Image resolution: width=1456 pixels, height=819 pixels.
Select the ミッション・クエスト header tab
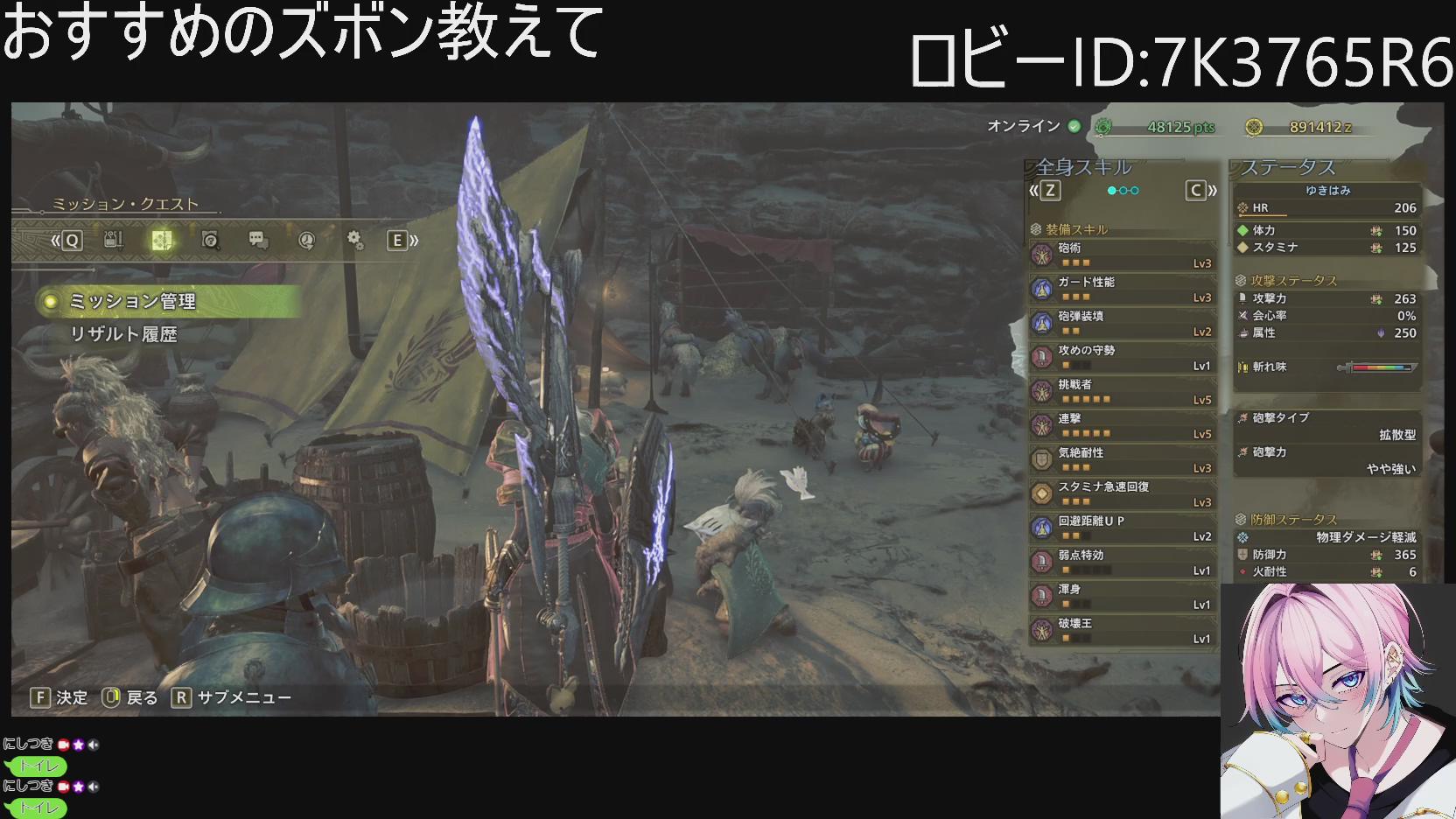tap(122, 202)
